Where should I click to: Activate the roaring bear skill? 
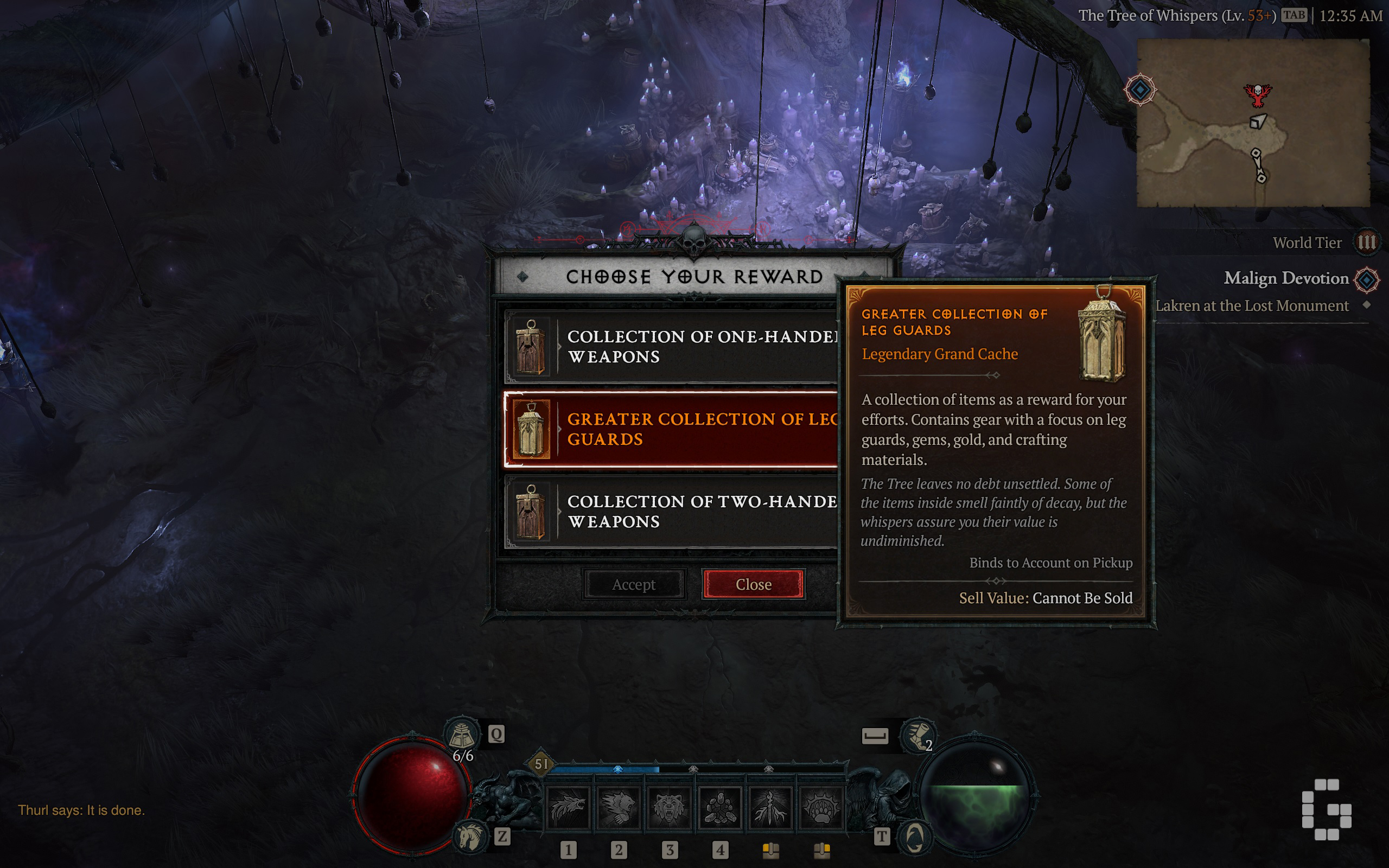click(x=669, y=808)
